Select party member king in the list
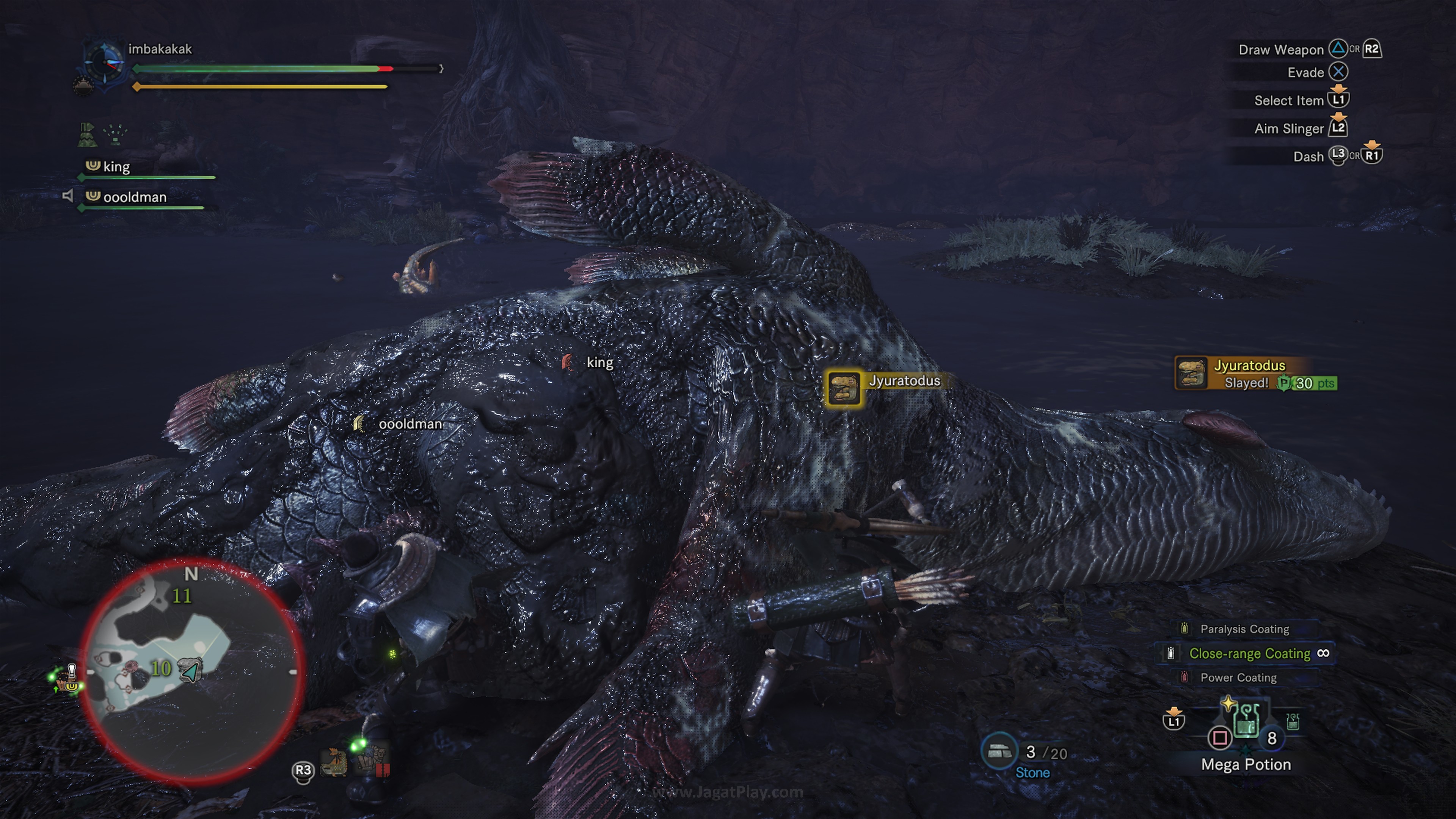The image size is (1456, 819). click(x=116, y=167)
